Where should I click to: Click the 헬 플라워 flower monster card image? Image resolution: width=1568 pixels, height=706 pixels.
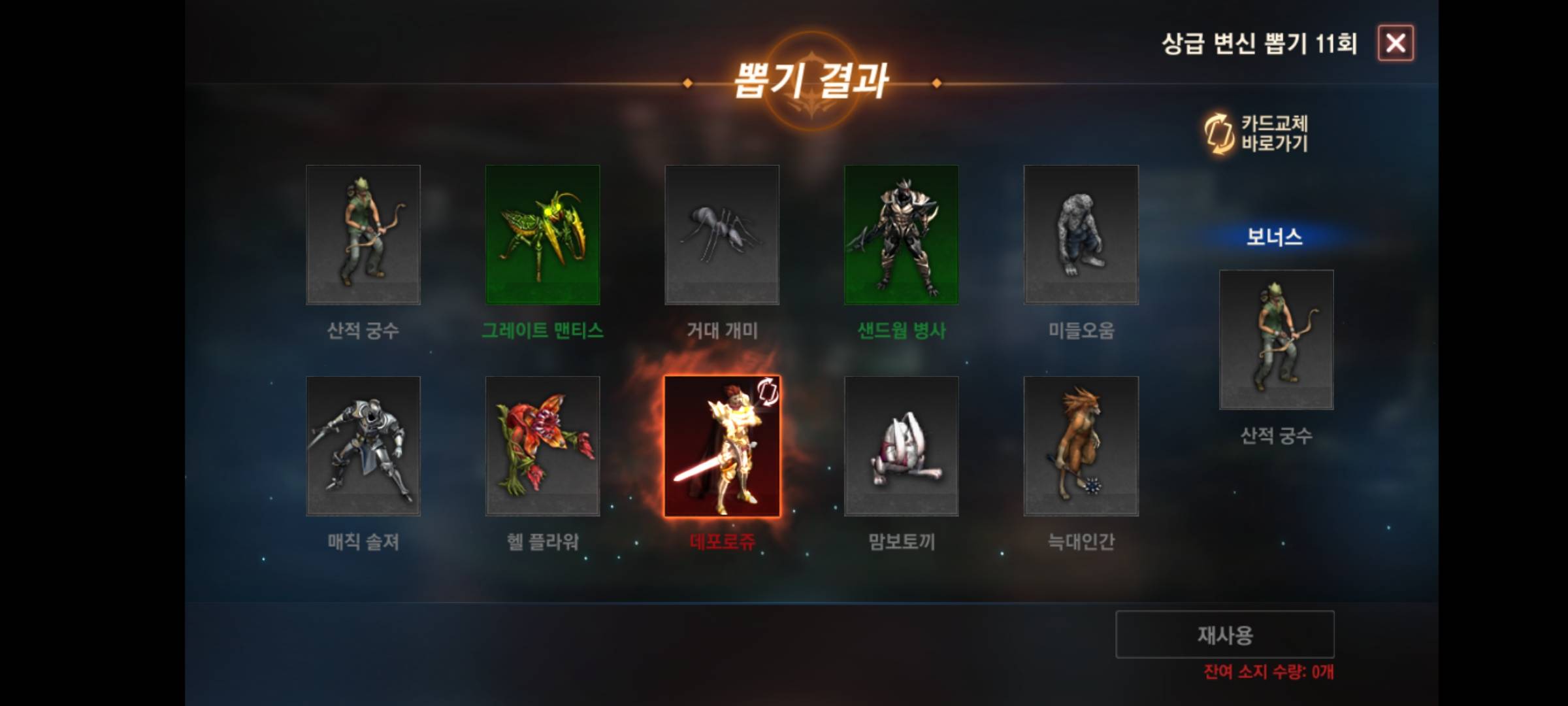544,446
